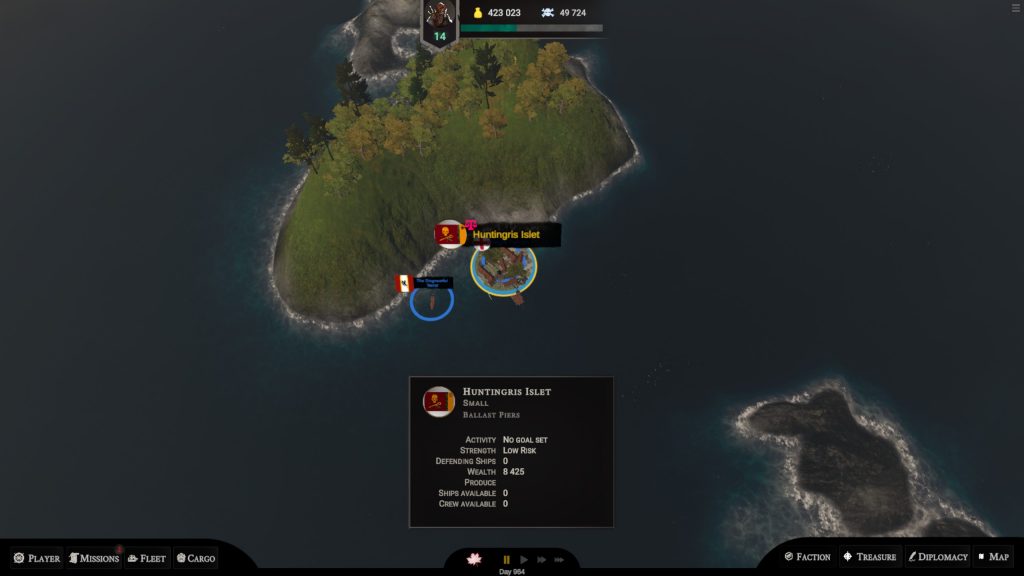Image resolution: width=1024 pixels, height=576 pixels.
Task: Switch to the Map view
Action: 993,557
